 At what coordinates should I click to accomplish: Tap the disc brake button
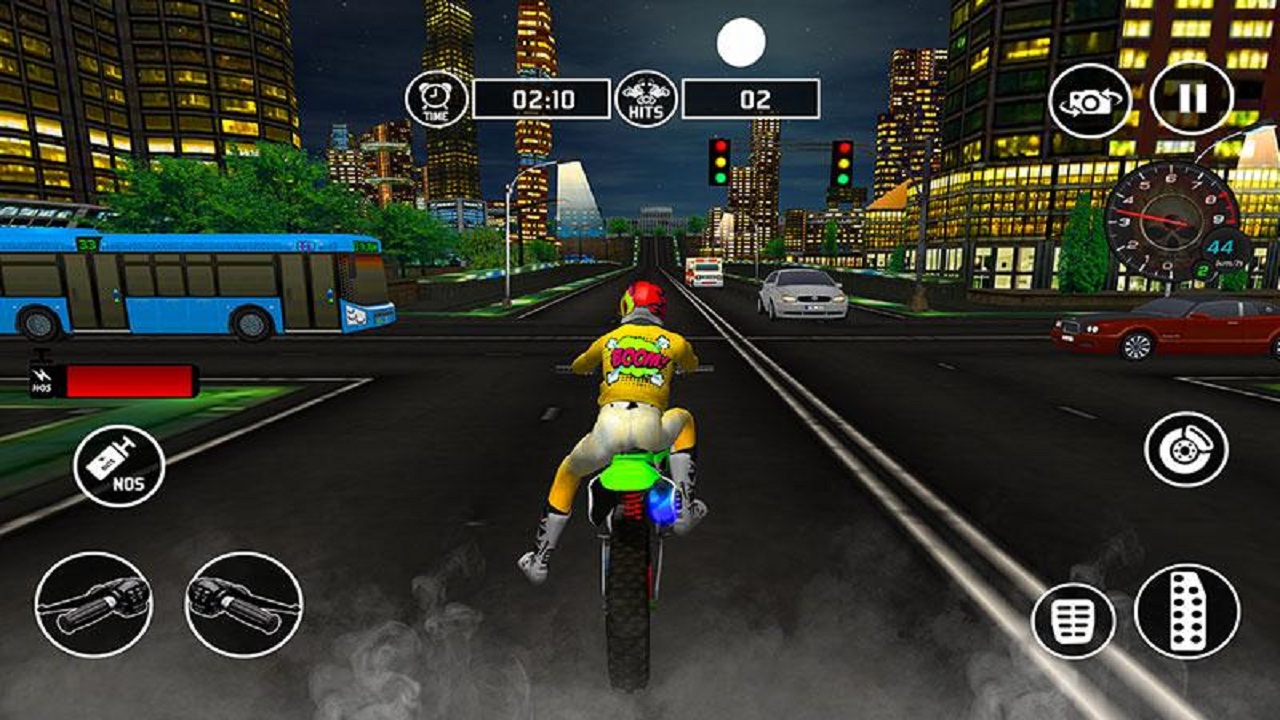tap(1186, 451)
